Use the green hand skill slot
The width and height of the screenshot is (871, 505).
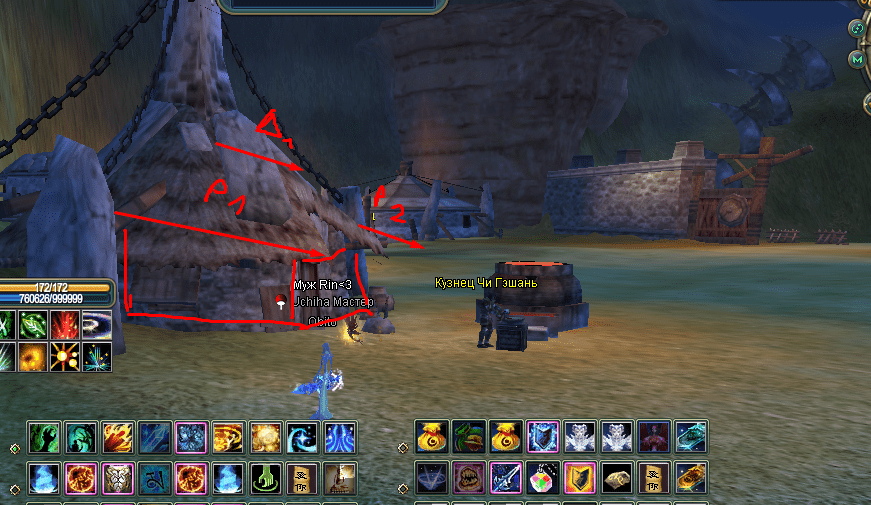44,438
